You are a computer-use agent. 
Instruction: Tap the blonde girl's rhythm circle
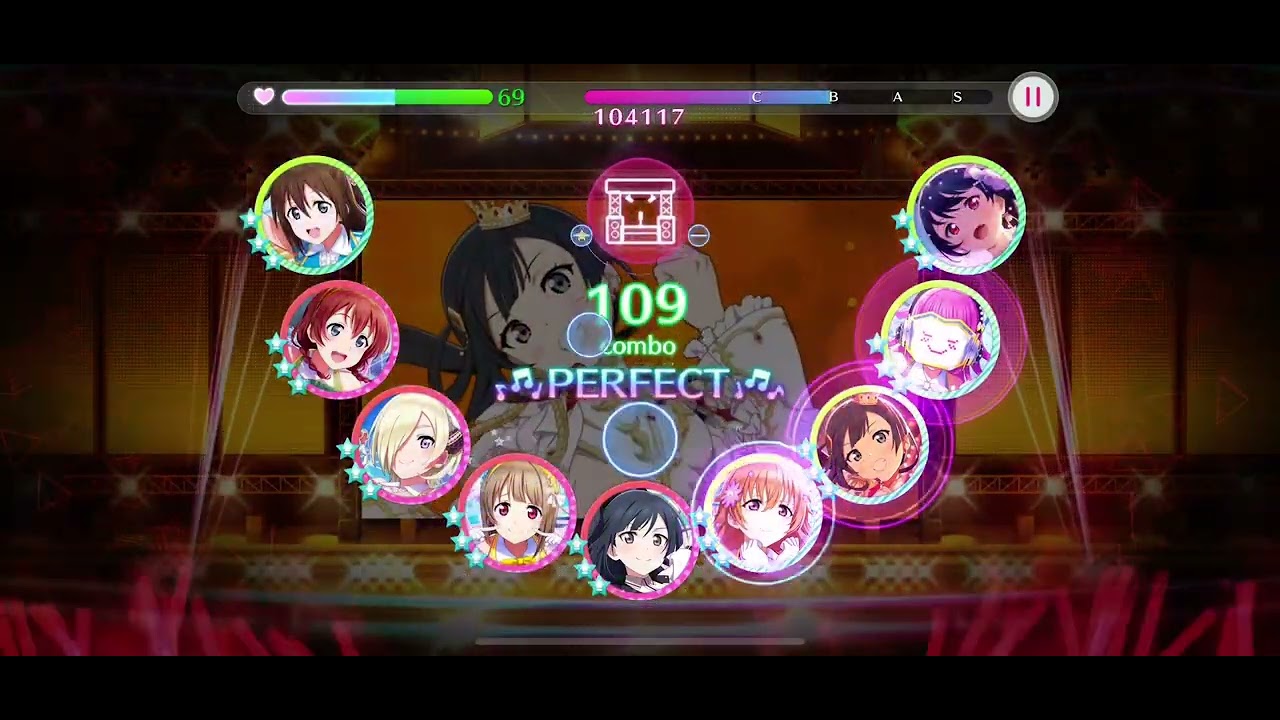(x=411, y=443)
